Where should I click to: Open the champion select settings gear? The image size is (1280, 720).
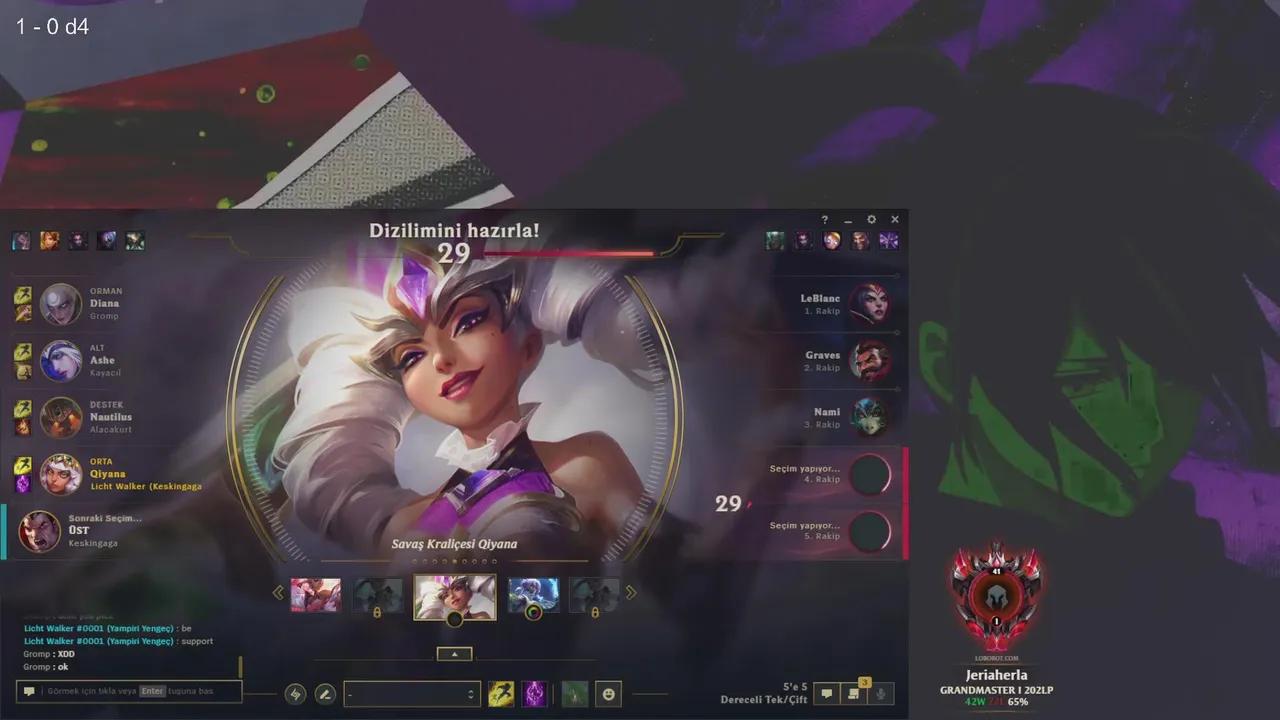point(871,219)
